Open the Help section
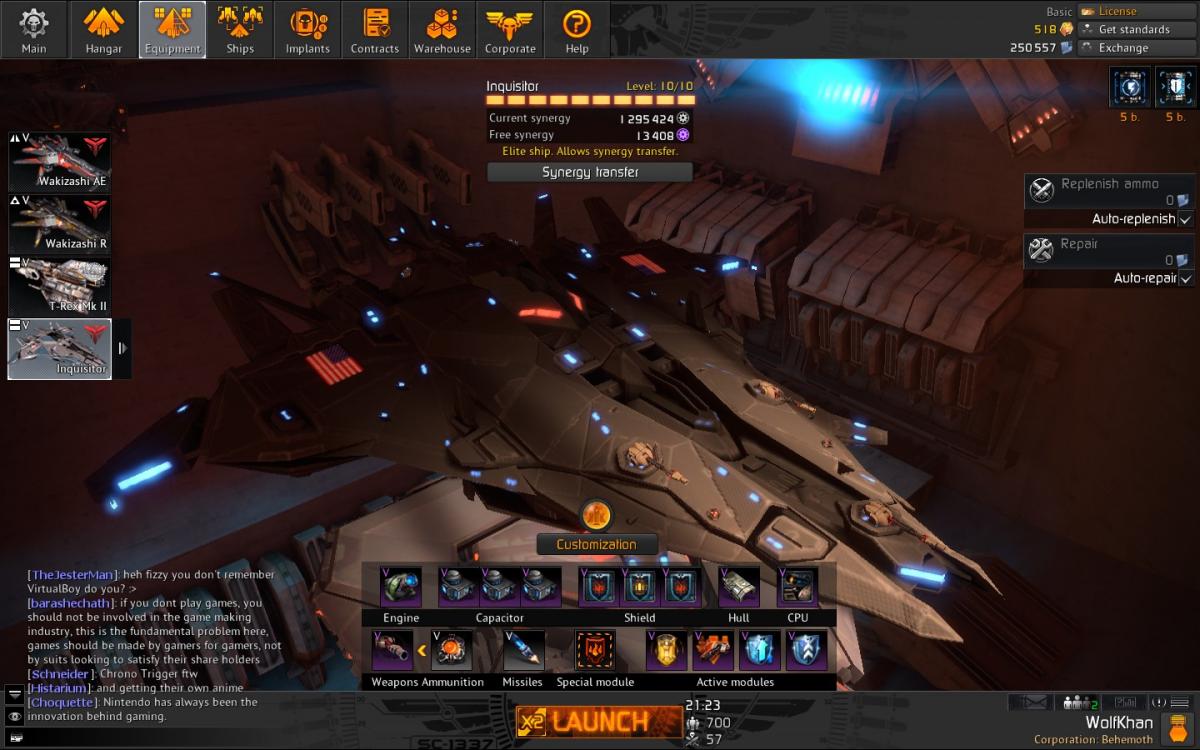The width and height of the screenshot is (1200, 750). coord(577,30)
